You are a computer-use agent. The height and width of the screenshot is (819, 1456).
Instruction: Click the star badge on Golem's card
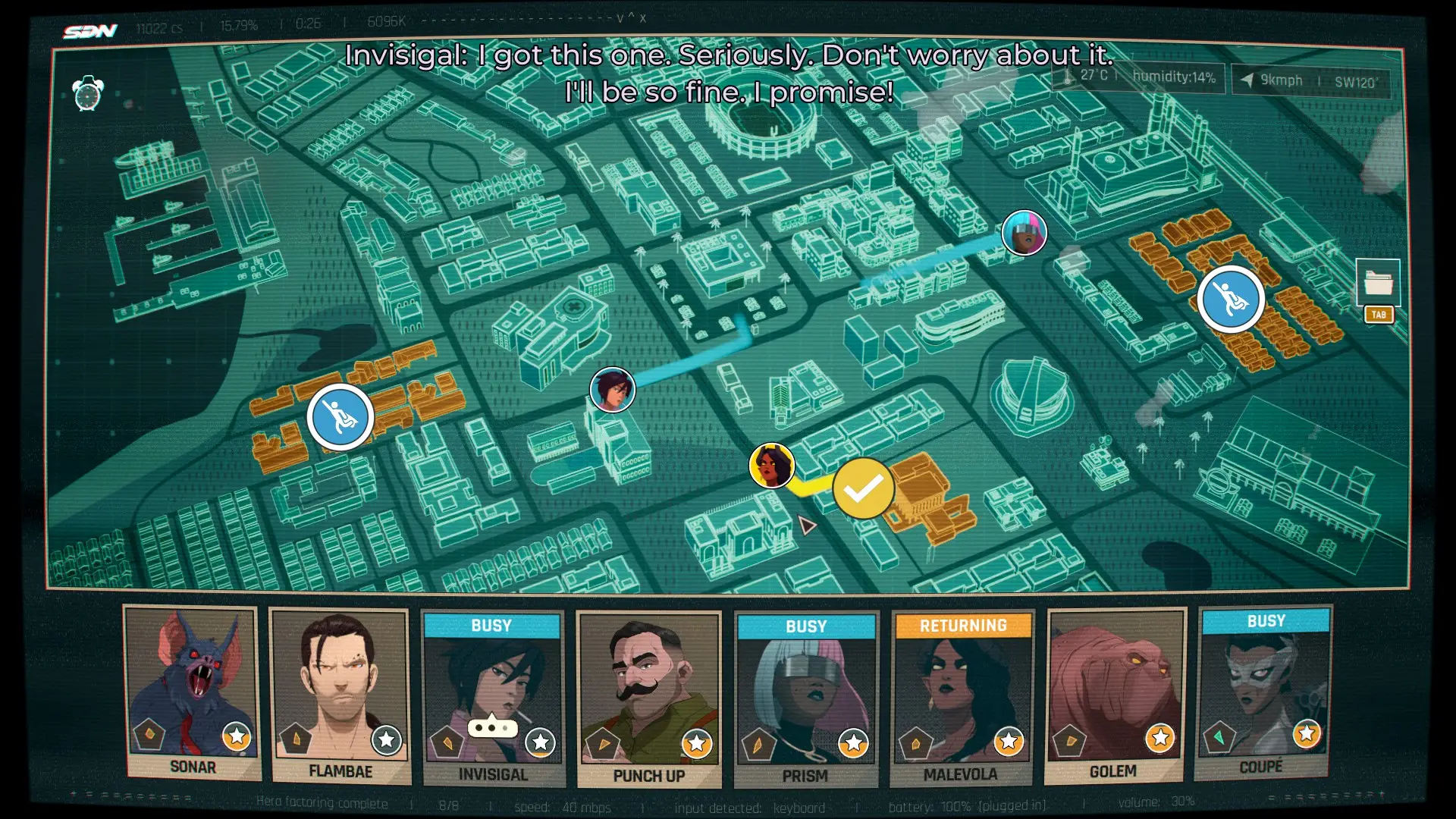pos(1159,737)
